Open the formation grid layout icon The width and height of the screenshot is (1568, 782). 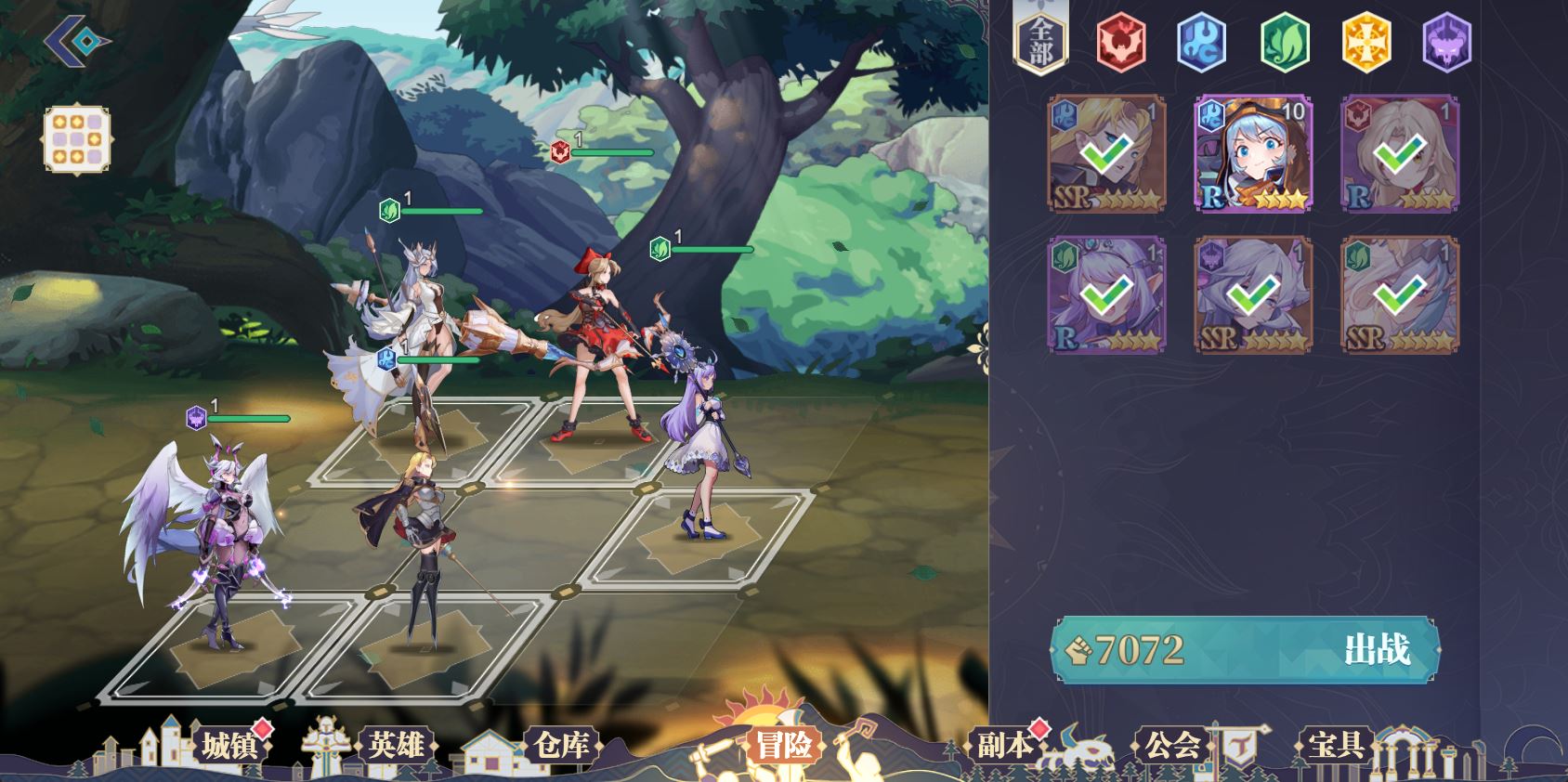click(x=77, y=139)
